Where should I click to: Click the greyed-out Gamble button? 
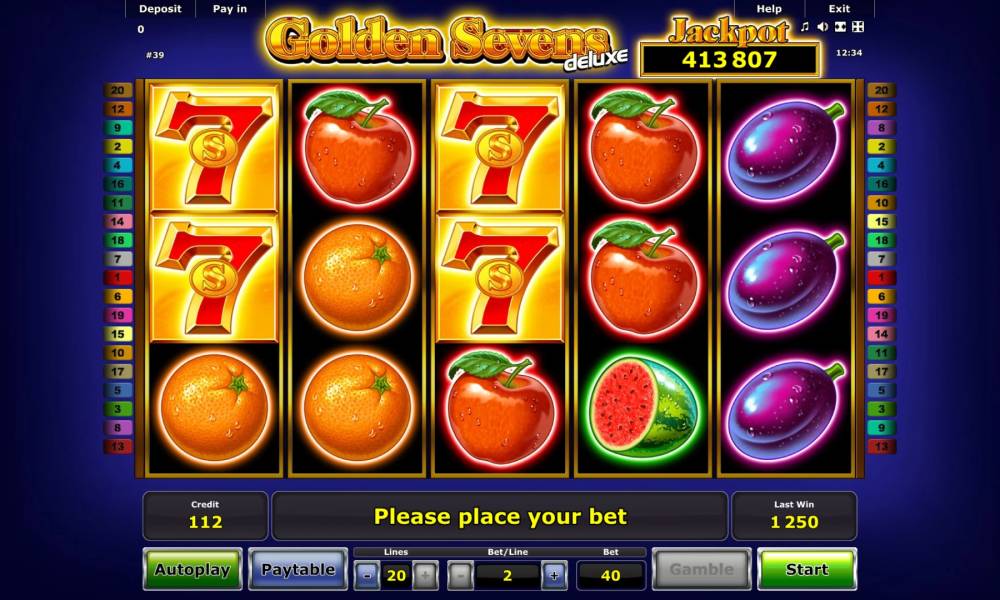[701, 569]
